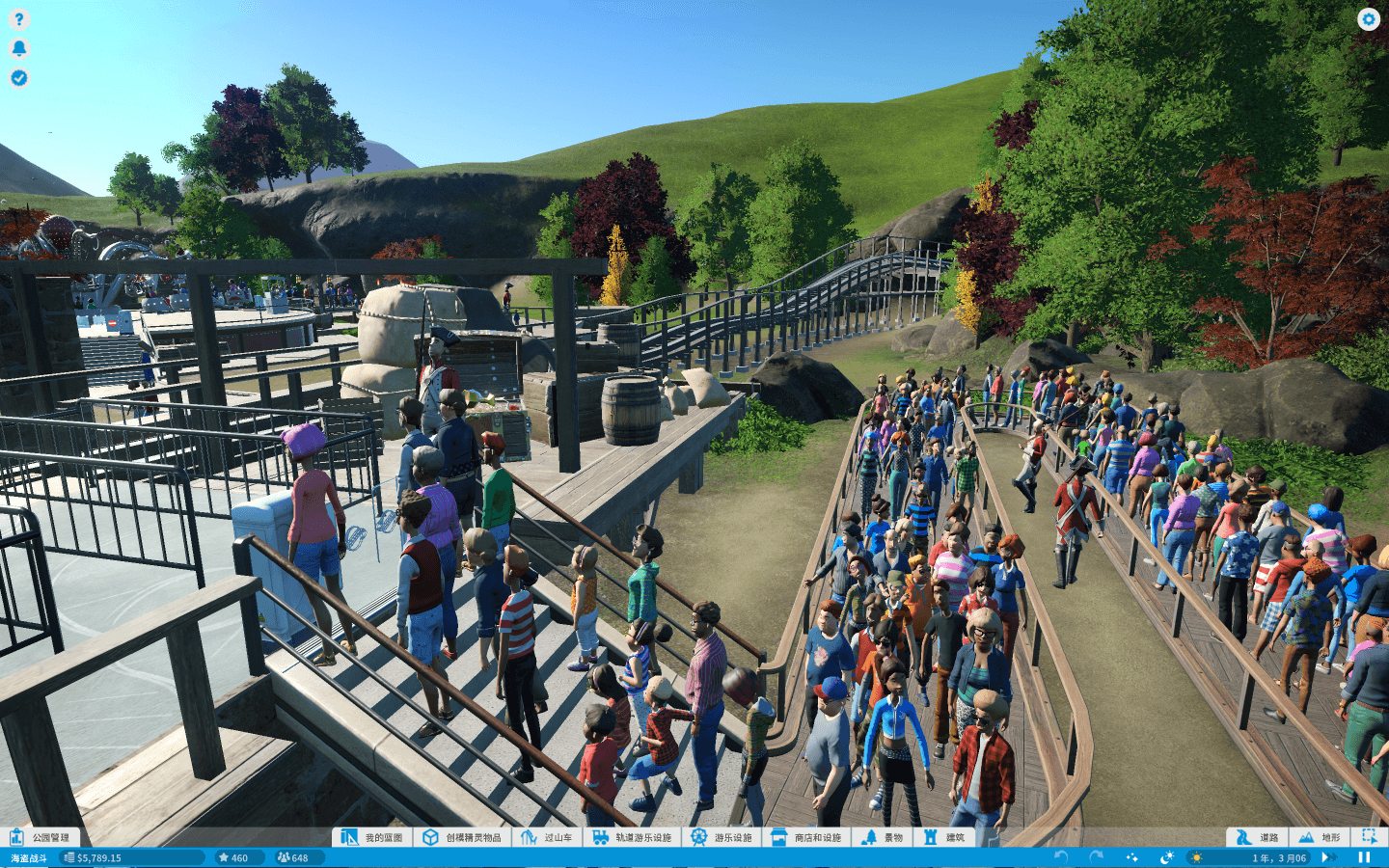
Task: Pause the game
Action: click(x=1364, y=857)
